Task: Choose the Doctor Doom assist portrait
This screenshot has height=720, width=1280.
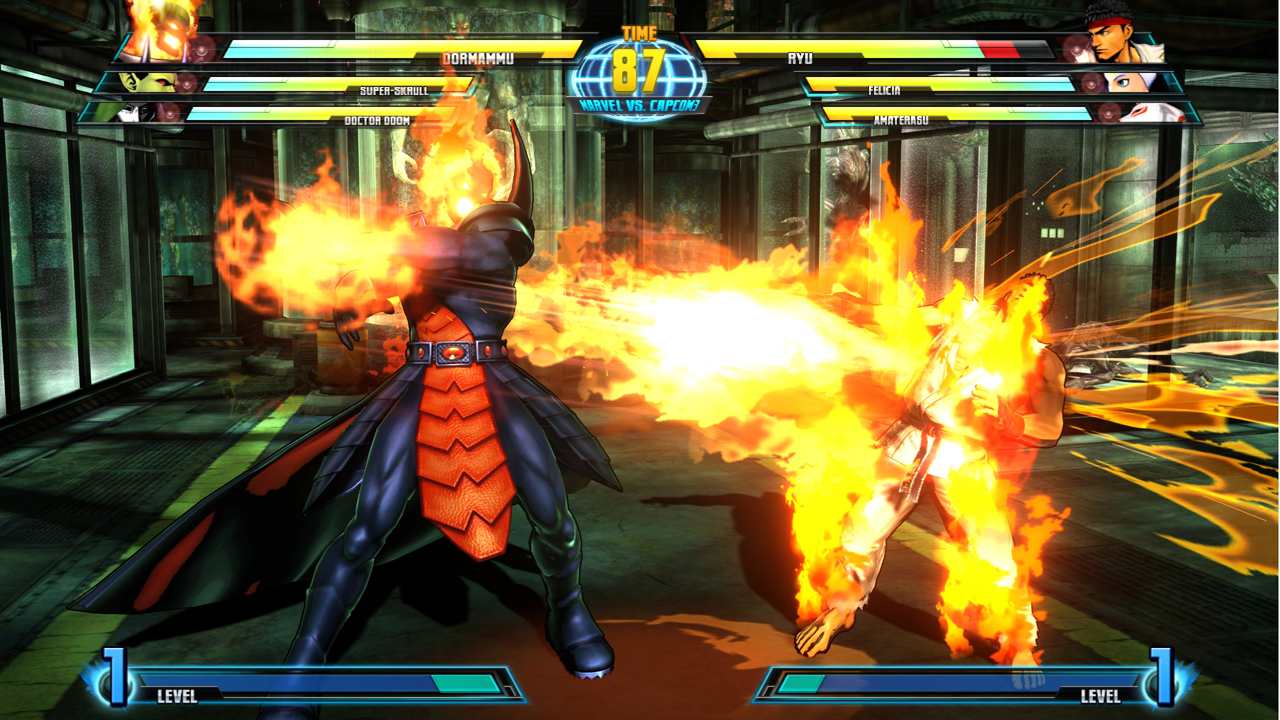Action: tap(128, 113)
